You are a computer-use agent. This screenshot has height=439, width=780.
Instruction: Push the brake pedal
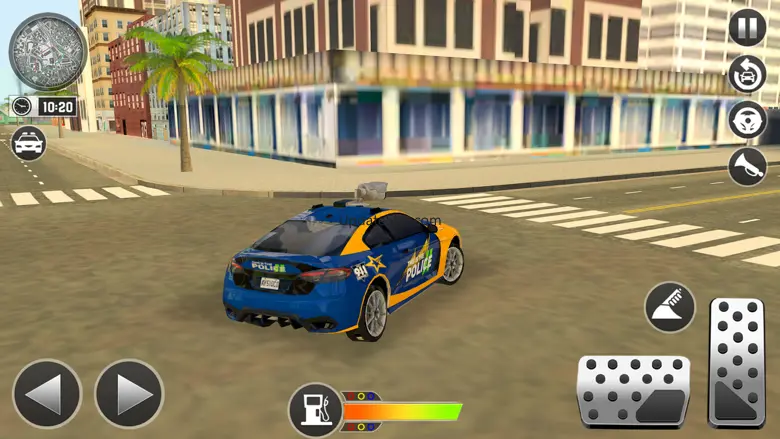633,390
